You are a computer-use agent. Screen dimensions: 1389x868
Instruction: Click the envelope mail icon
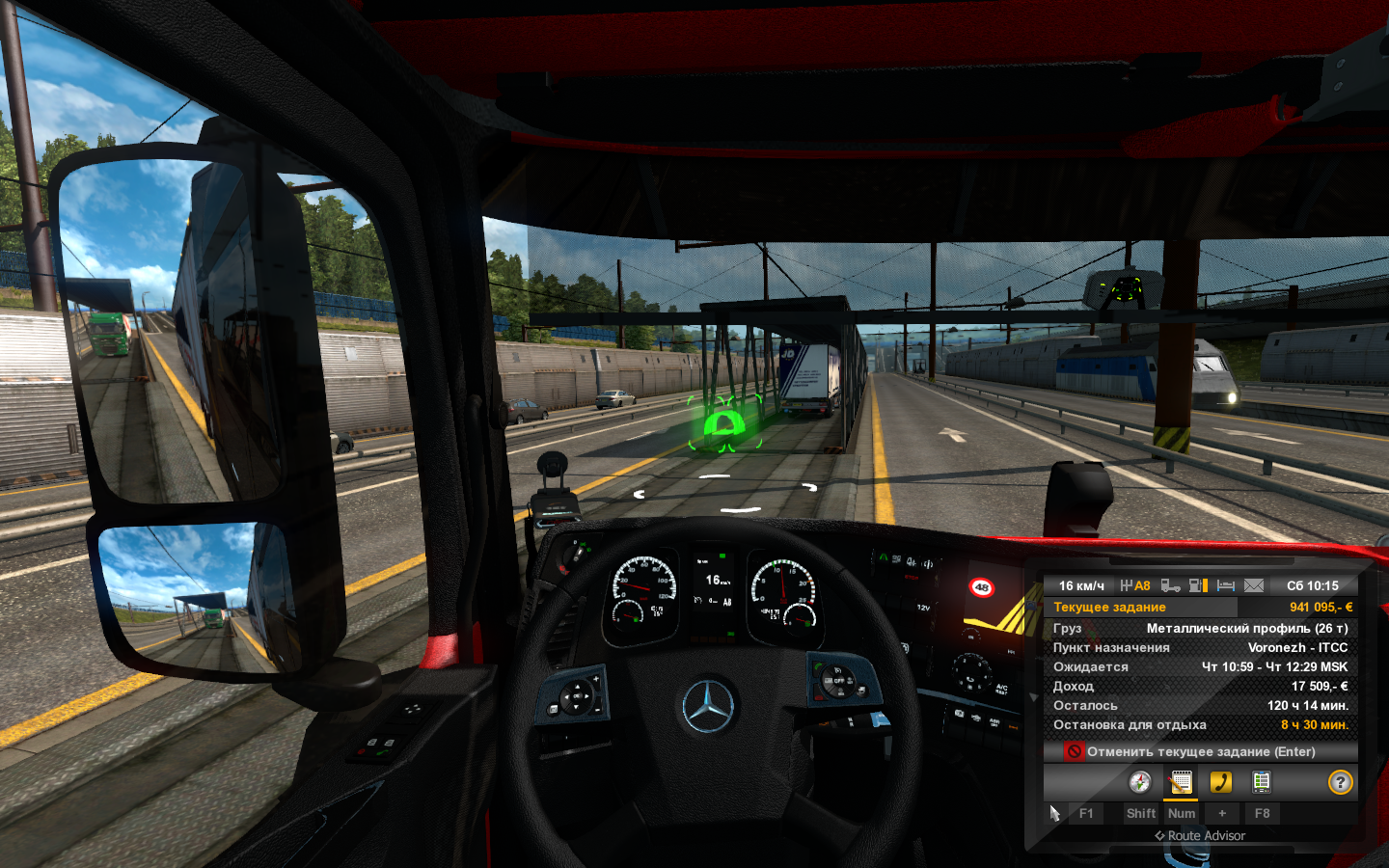point(1254,585)
